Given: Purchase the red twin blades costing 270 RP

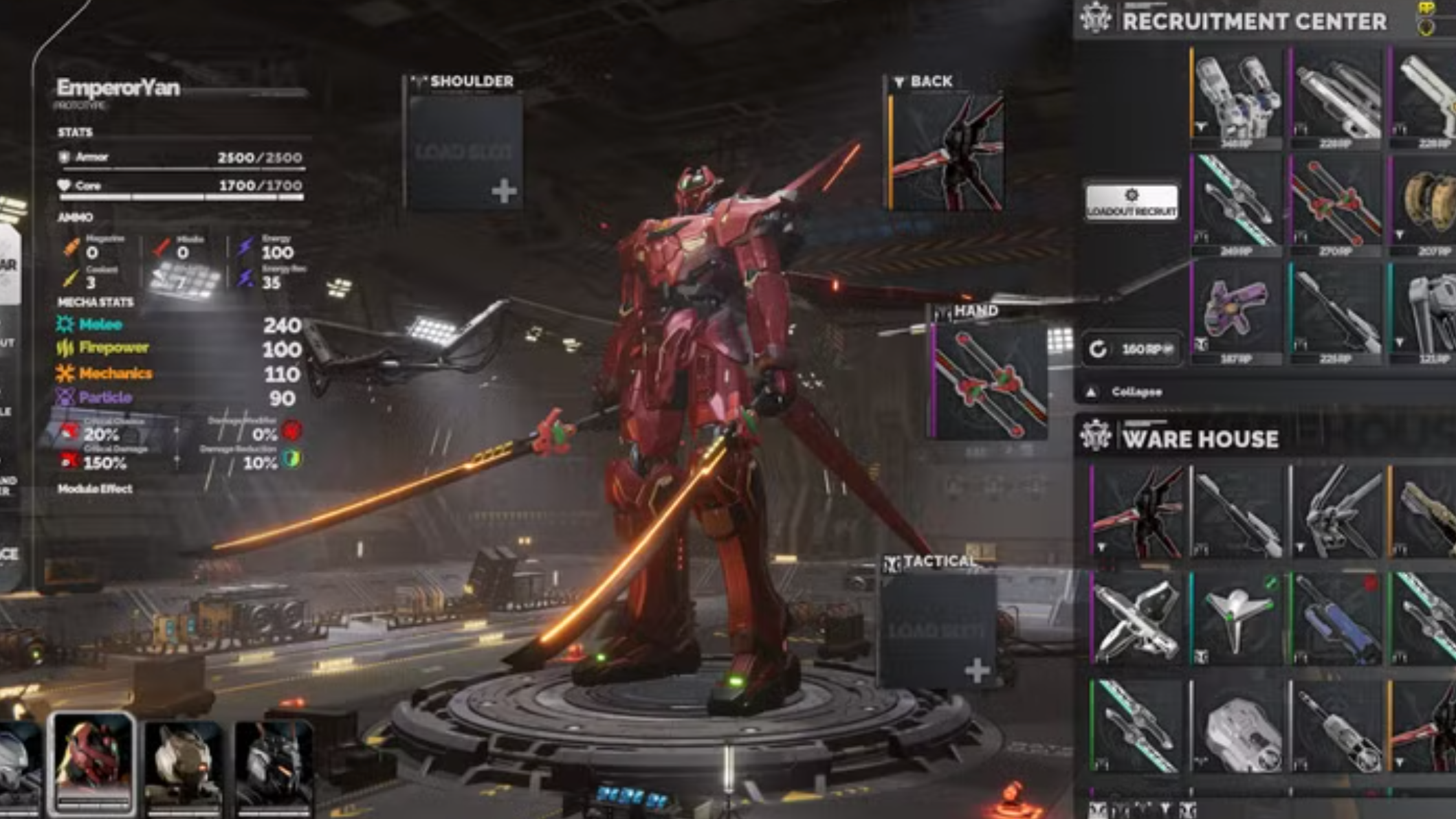Looking at the screenshot, I should click(1336, 203).
